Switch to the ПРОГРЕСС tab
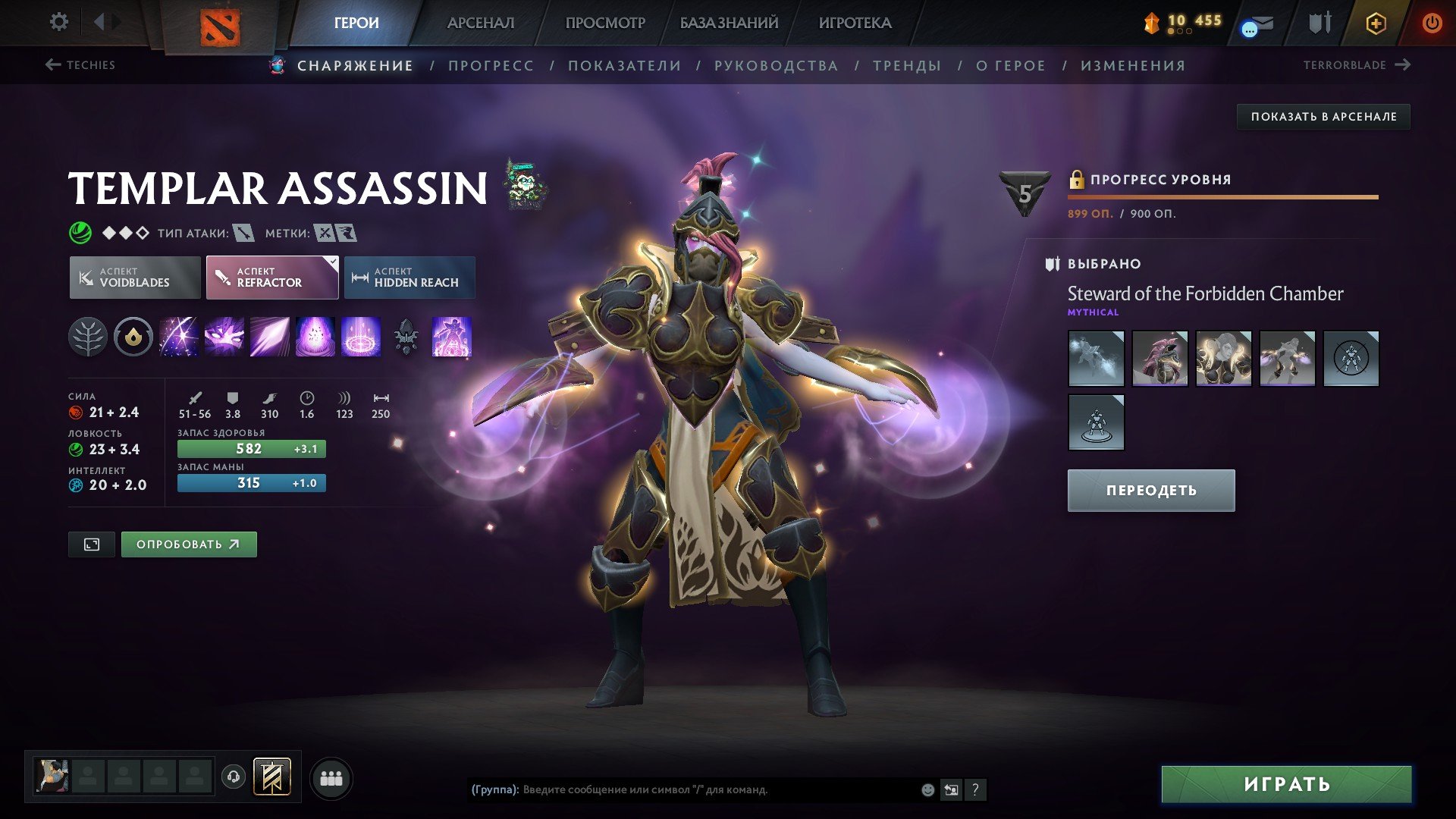 [x=490, y=65]
